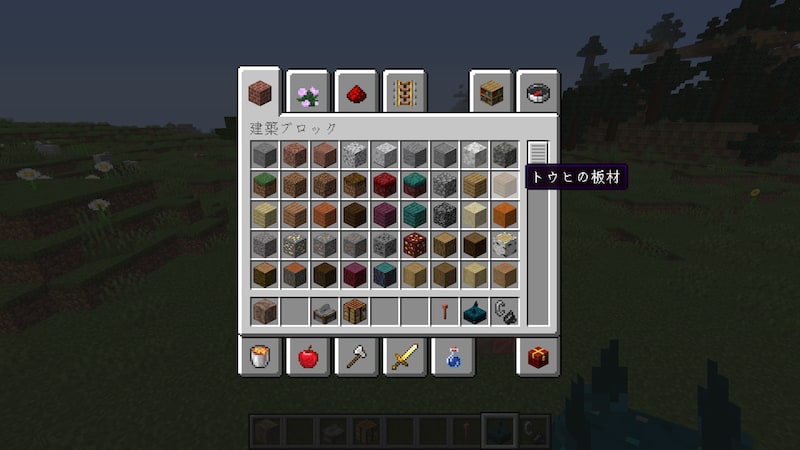Pick the grass block from the grid

click(264, 184)
